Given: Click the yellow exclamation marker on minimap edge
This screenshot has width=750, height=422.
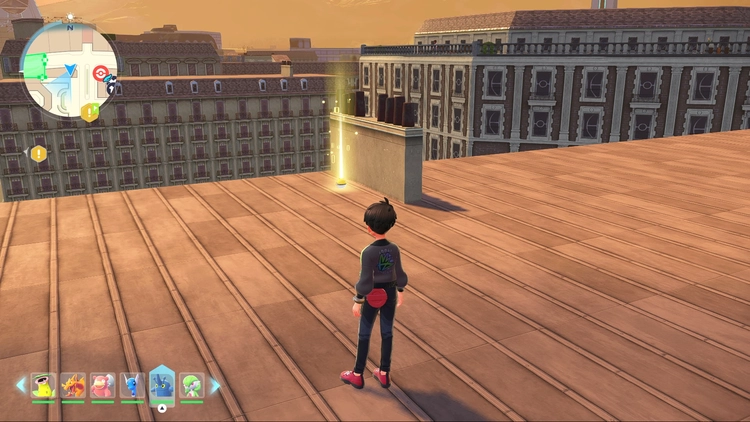Looking at the screenshot, I should (90, 112).
